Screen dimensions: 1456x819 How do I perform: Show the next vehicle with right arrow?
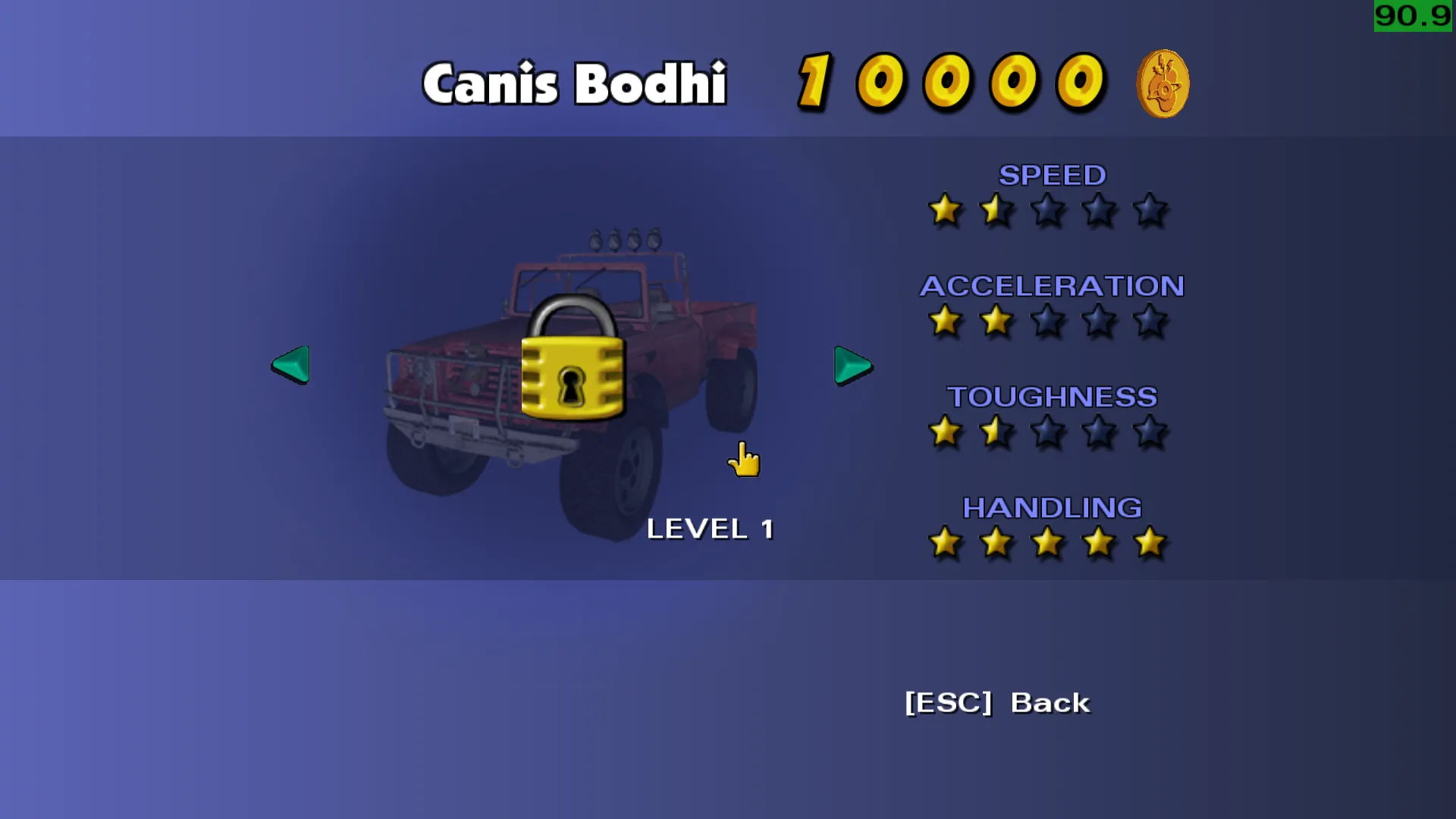point(852,366)
